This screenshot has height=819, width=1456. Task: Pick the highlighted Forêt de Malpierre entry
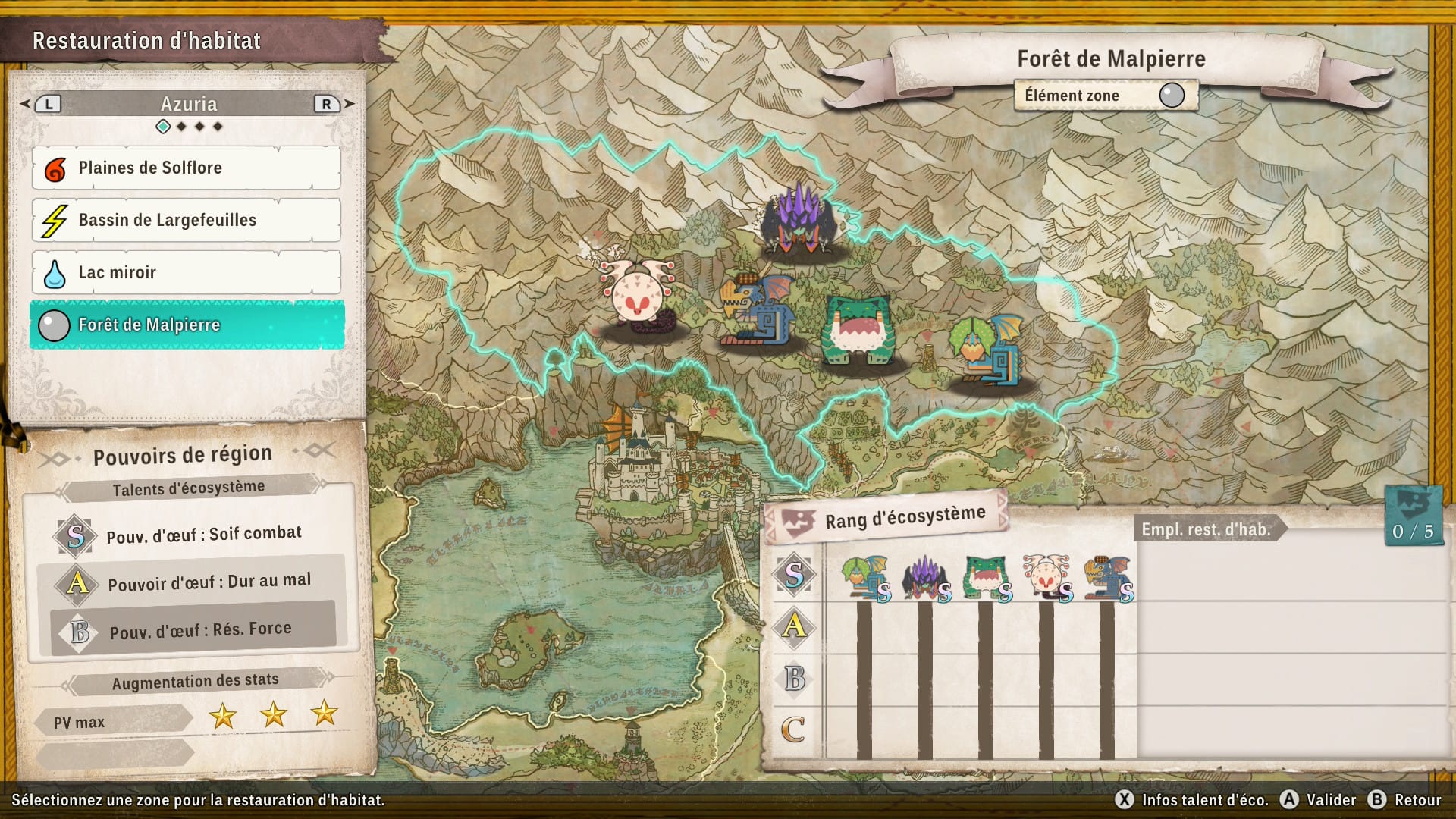coord(186,325)
